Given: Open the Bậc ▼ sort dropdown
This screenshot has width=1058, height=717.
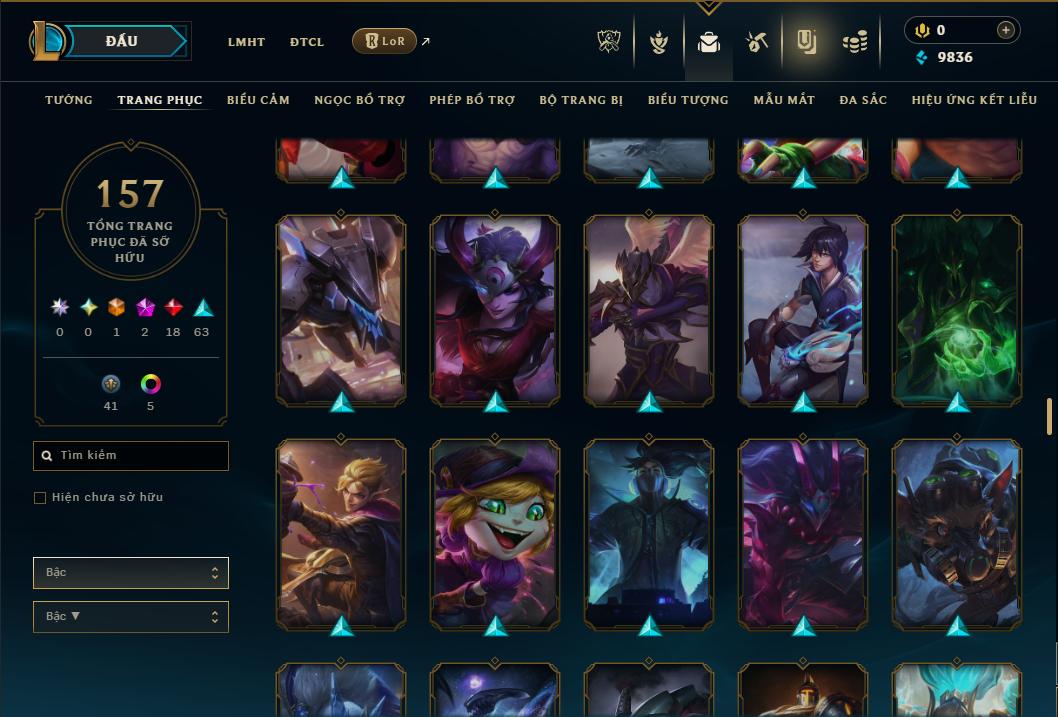Looking at the screenshot, I should 131,617.
